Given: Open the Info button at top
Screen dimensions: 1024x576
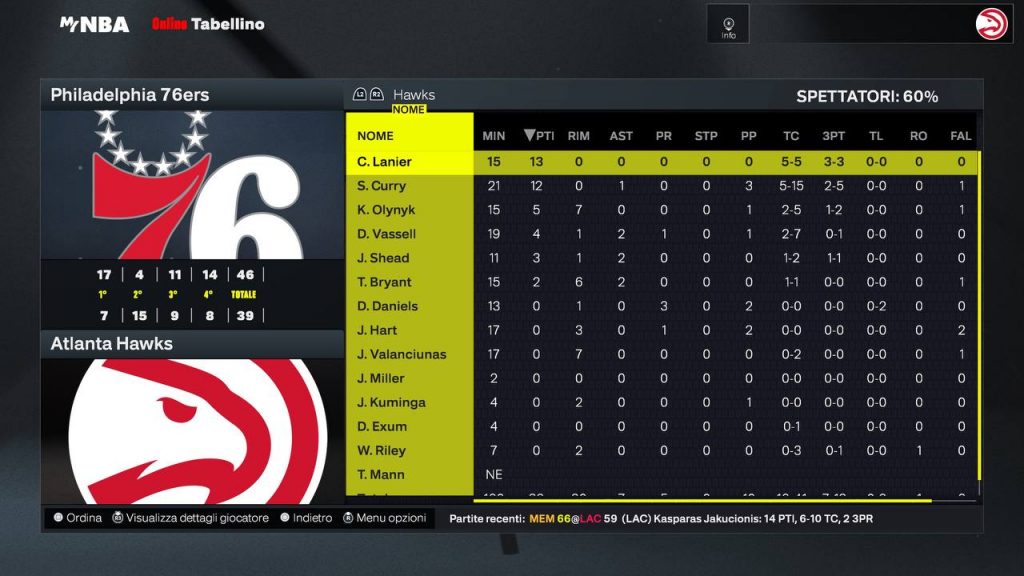Looking at the screenshot, I should [x=728, y=24].
